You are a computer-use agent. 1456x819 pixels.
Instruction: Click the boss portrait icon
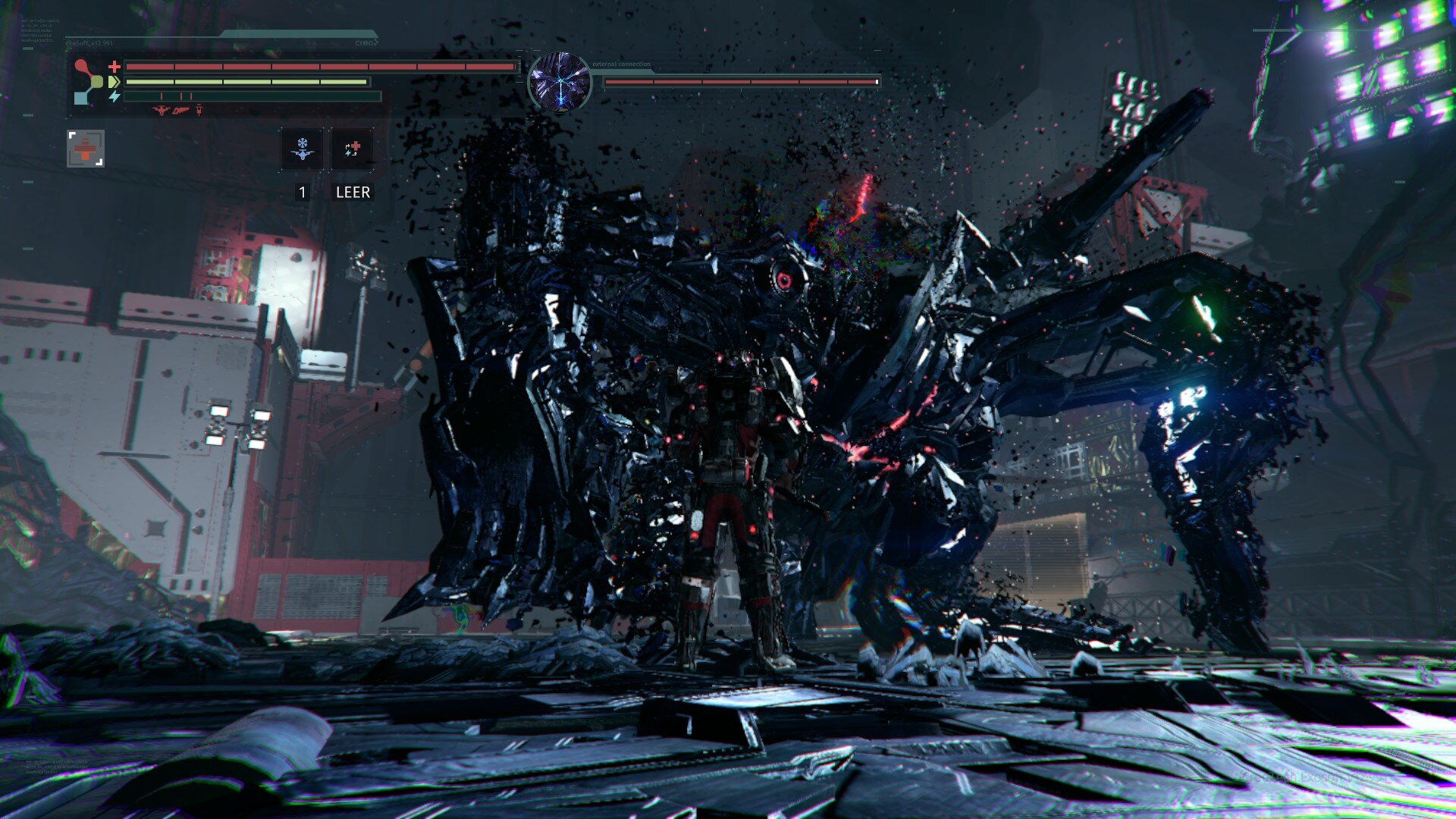coord(560,83)
